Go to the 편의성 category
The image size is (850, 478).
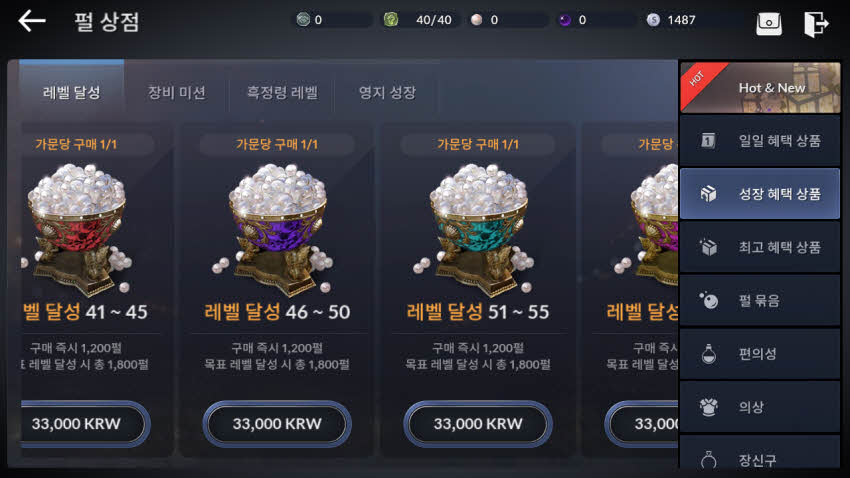point(760,354)
